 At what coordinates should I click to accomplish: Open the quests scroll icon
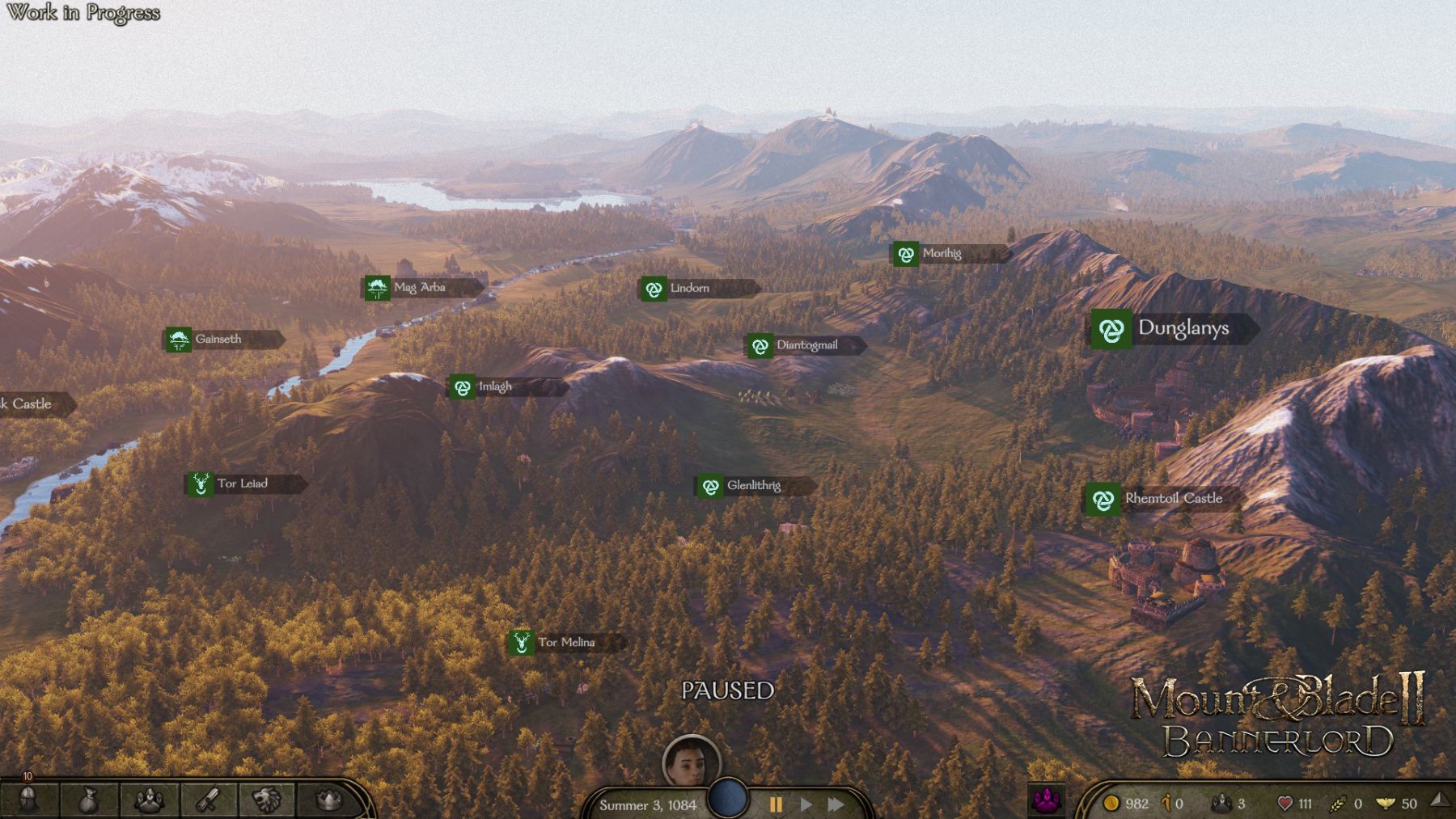(209, 800)
